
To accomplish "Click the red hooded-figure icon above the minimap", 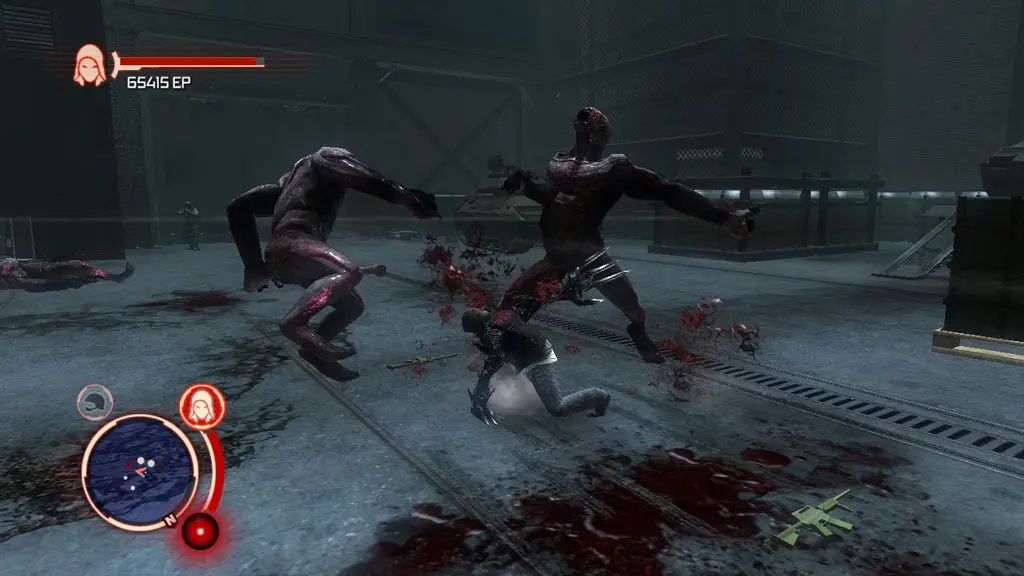I will (x=201, y=407).
